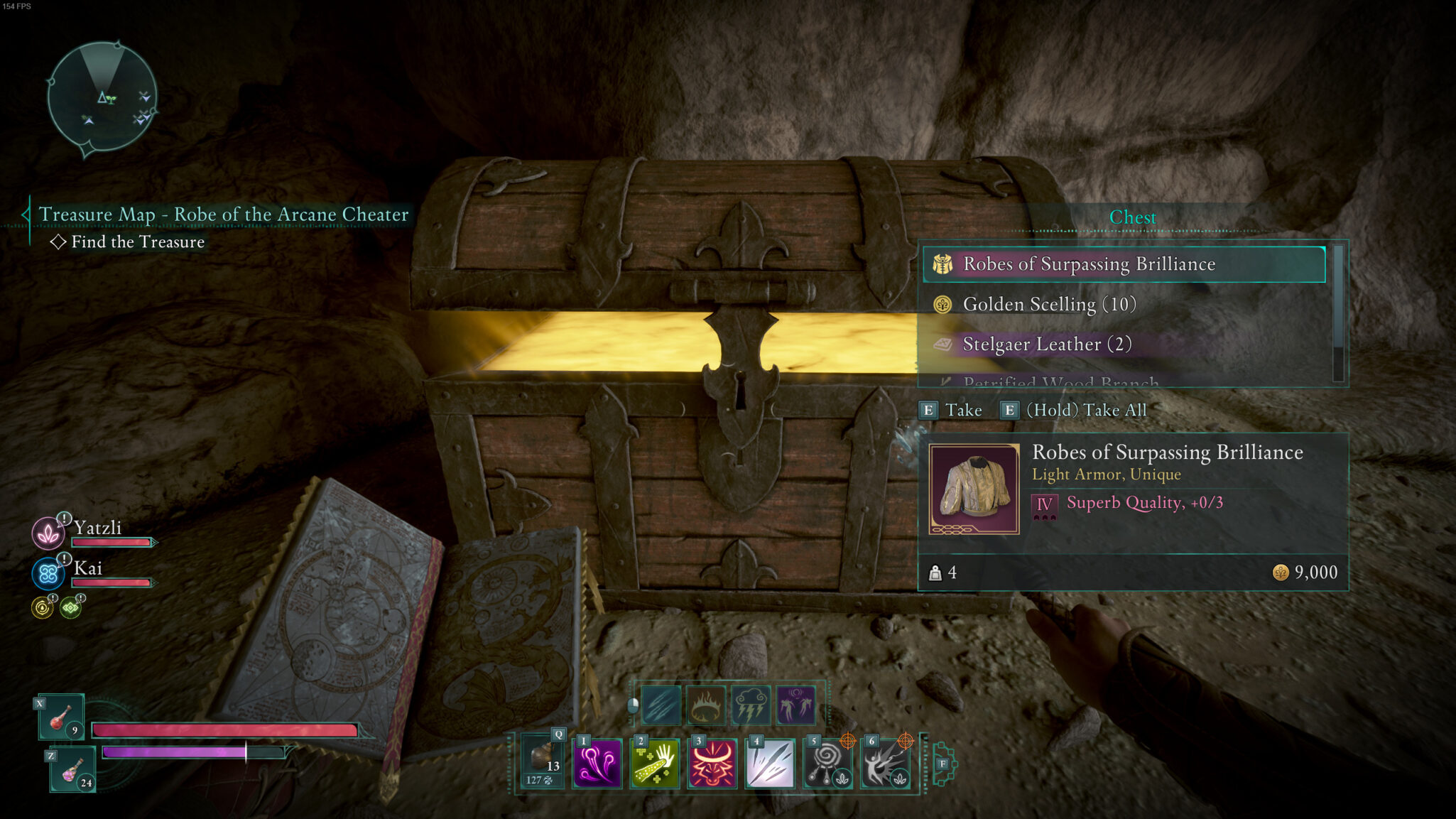
Task: Activate the white slashing shards ability
Action: 770,764
